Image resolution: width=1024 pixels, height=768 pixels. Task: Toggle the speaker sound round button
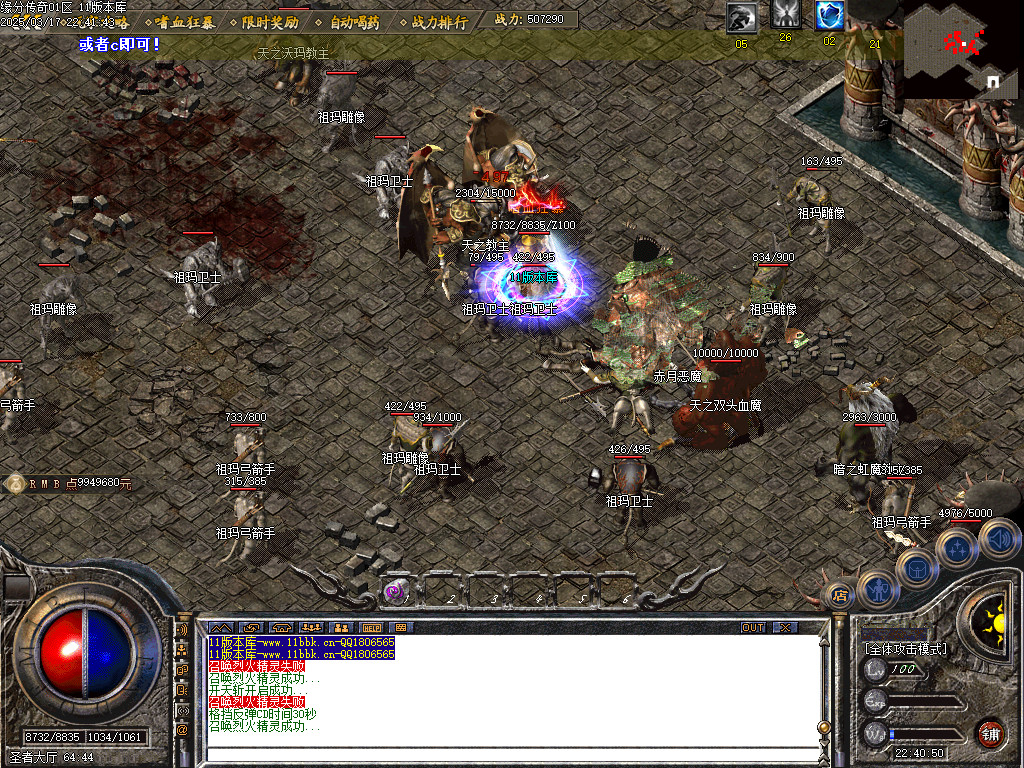pos(998,540)
